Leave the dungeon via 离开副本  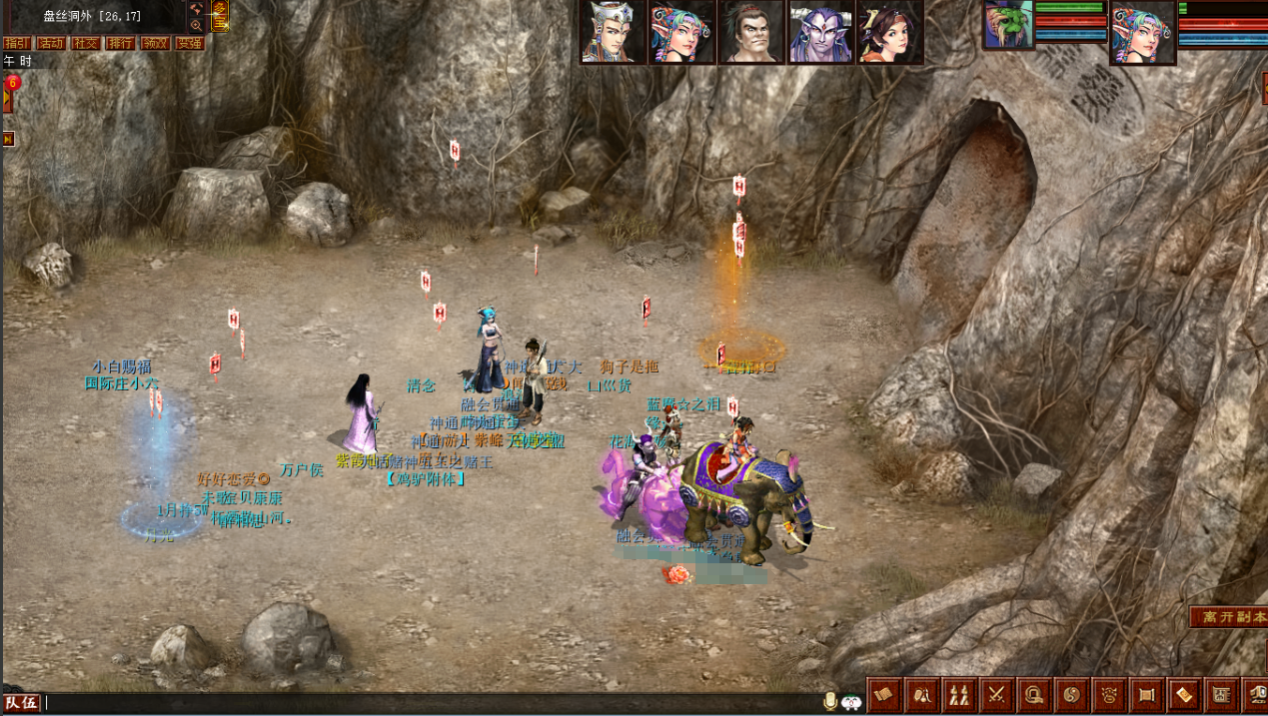click(x=1229, y=617)
